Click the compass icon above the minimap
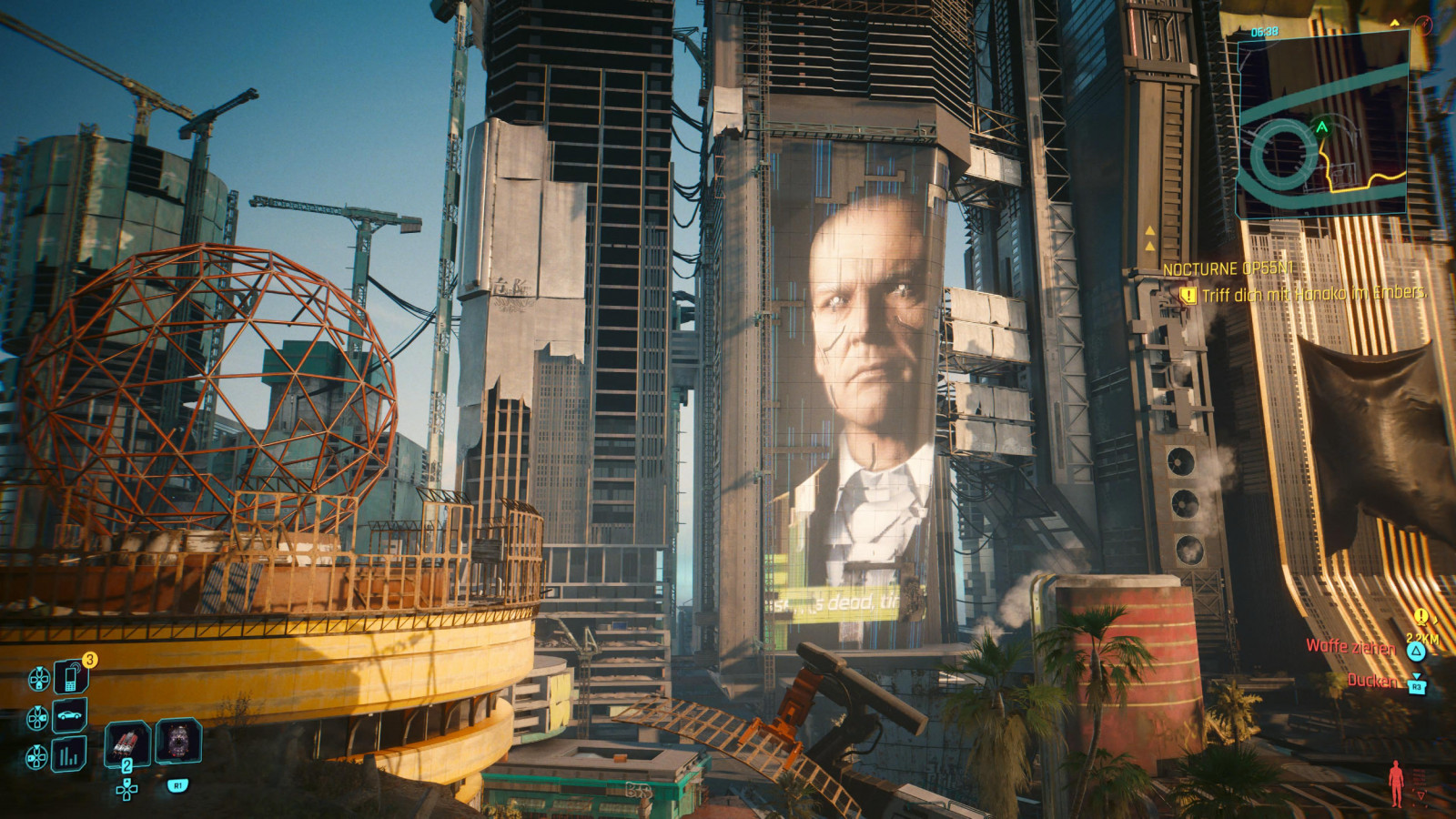 (1424, 25)
